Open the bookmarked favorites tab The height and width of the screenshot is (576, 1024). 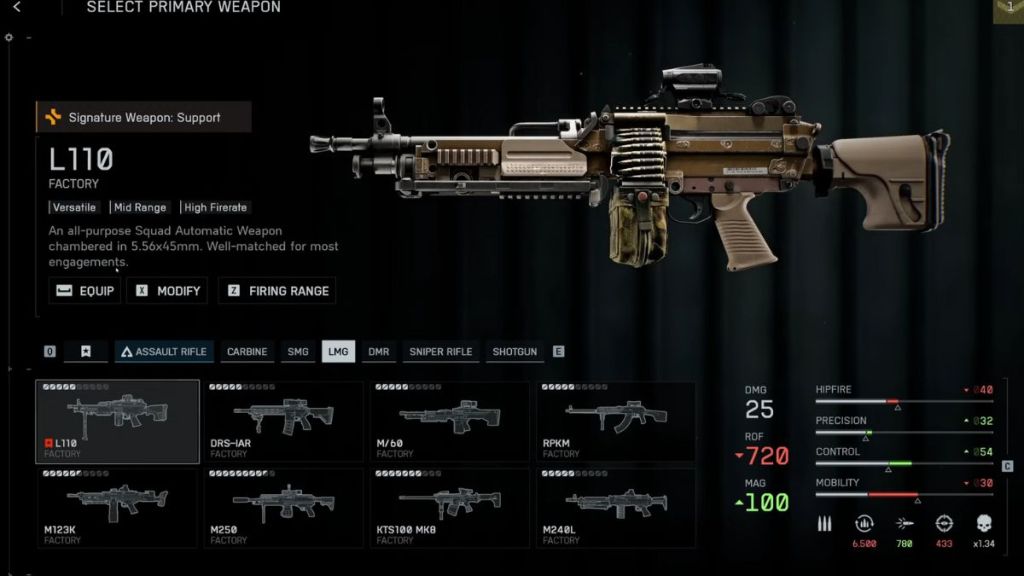pos(86,352)
